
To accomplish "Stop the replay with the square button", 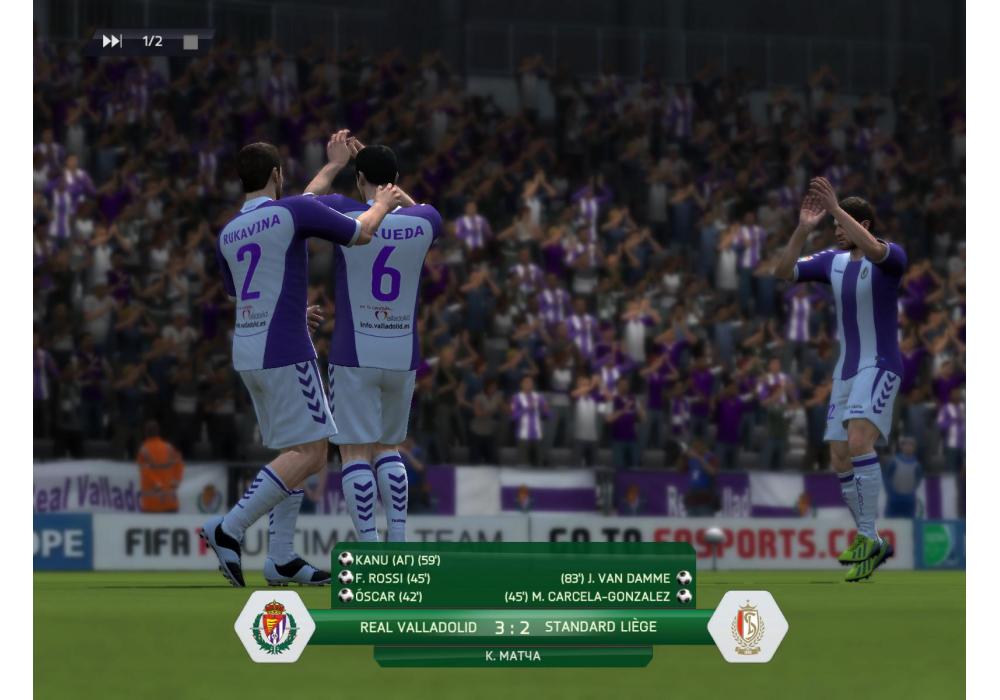I will 190,42.
